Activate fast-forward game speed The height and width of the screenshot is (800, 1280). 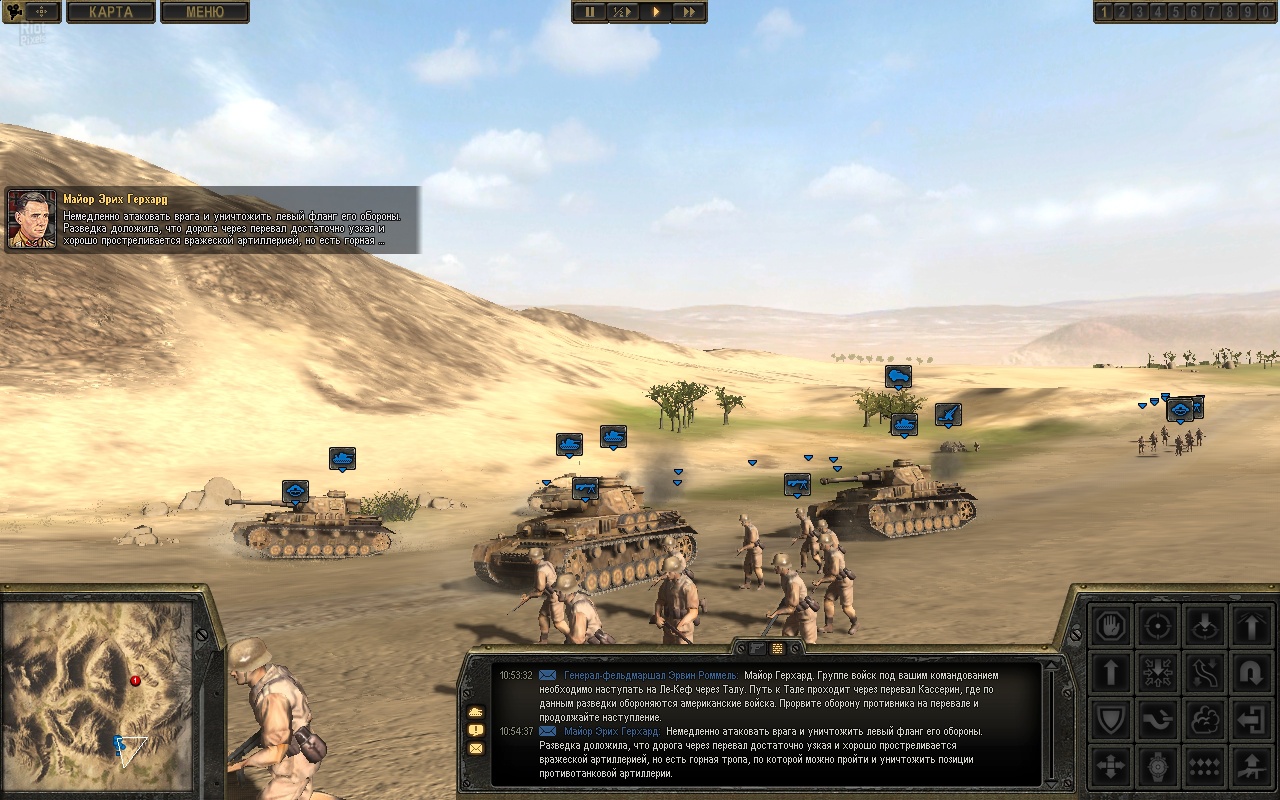[689, 12]
